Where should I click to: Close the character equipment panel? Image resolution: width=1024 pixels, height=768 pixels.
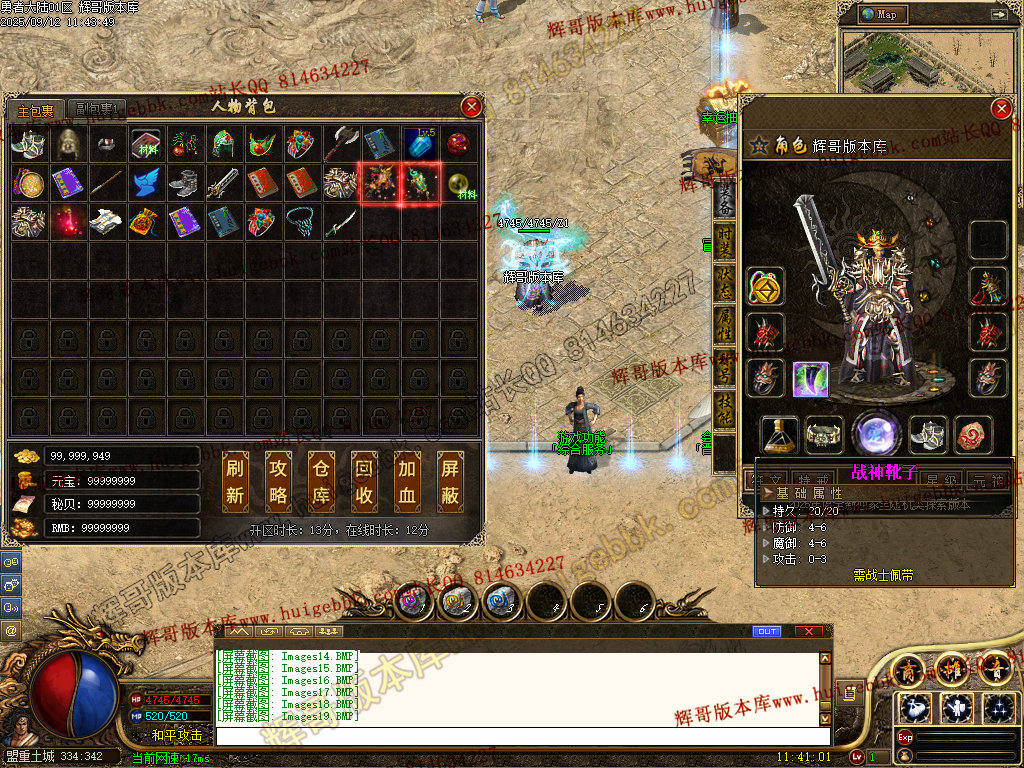1000,109
